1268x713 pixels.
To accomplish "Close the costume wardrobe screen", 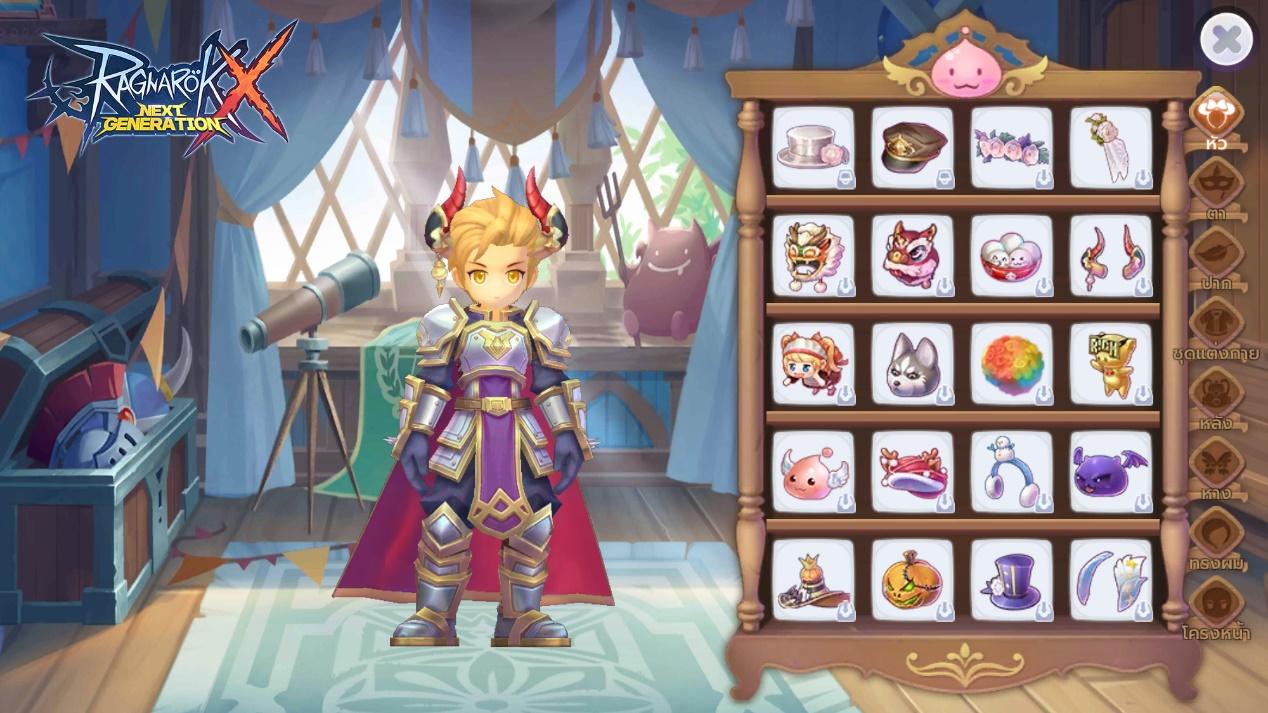I will point(1226,40).
